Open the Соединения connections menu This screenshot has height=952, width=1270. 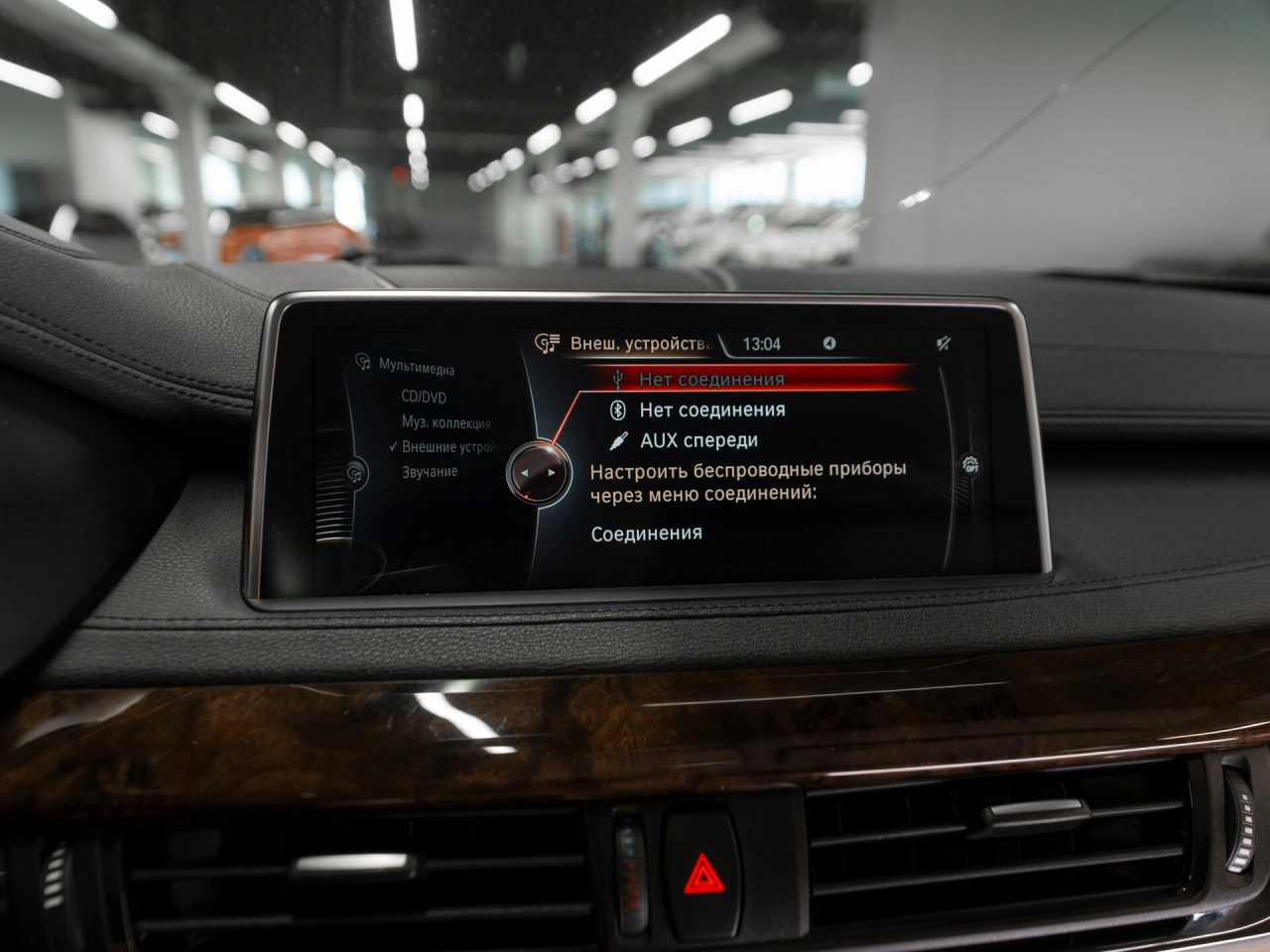pos(646,534)
